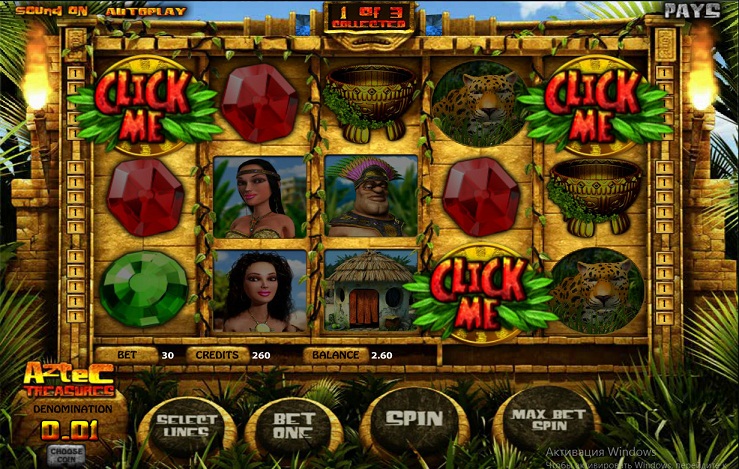739x469 pixels.
Task: Choose Coin denomination
Action: coord(64,453)
